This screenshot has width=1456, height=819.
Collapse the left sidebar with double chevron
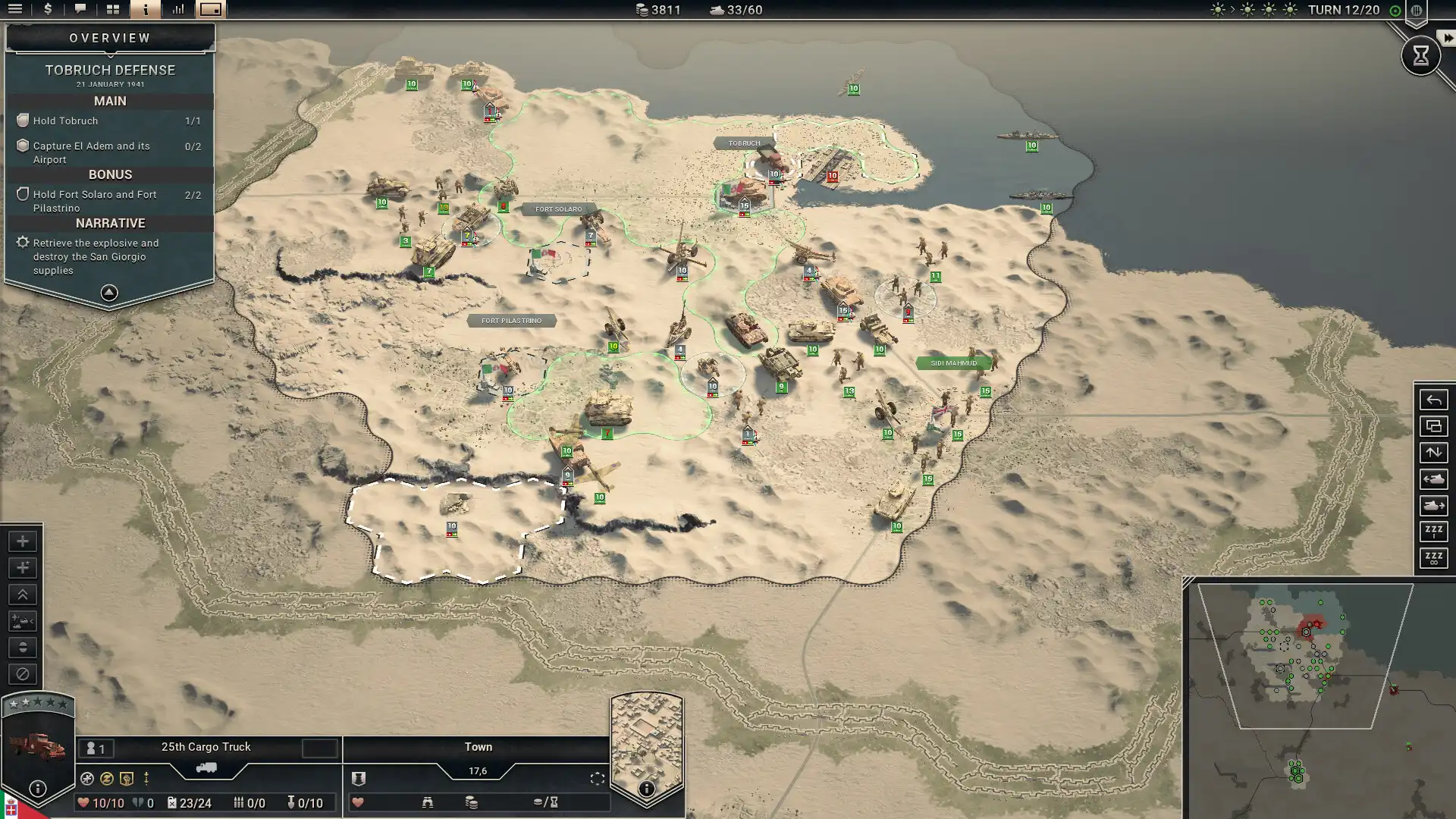click(23, 595)
